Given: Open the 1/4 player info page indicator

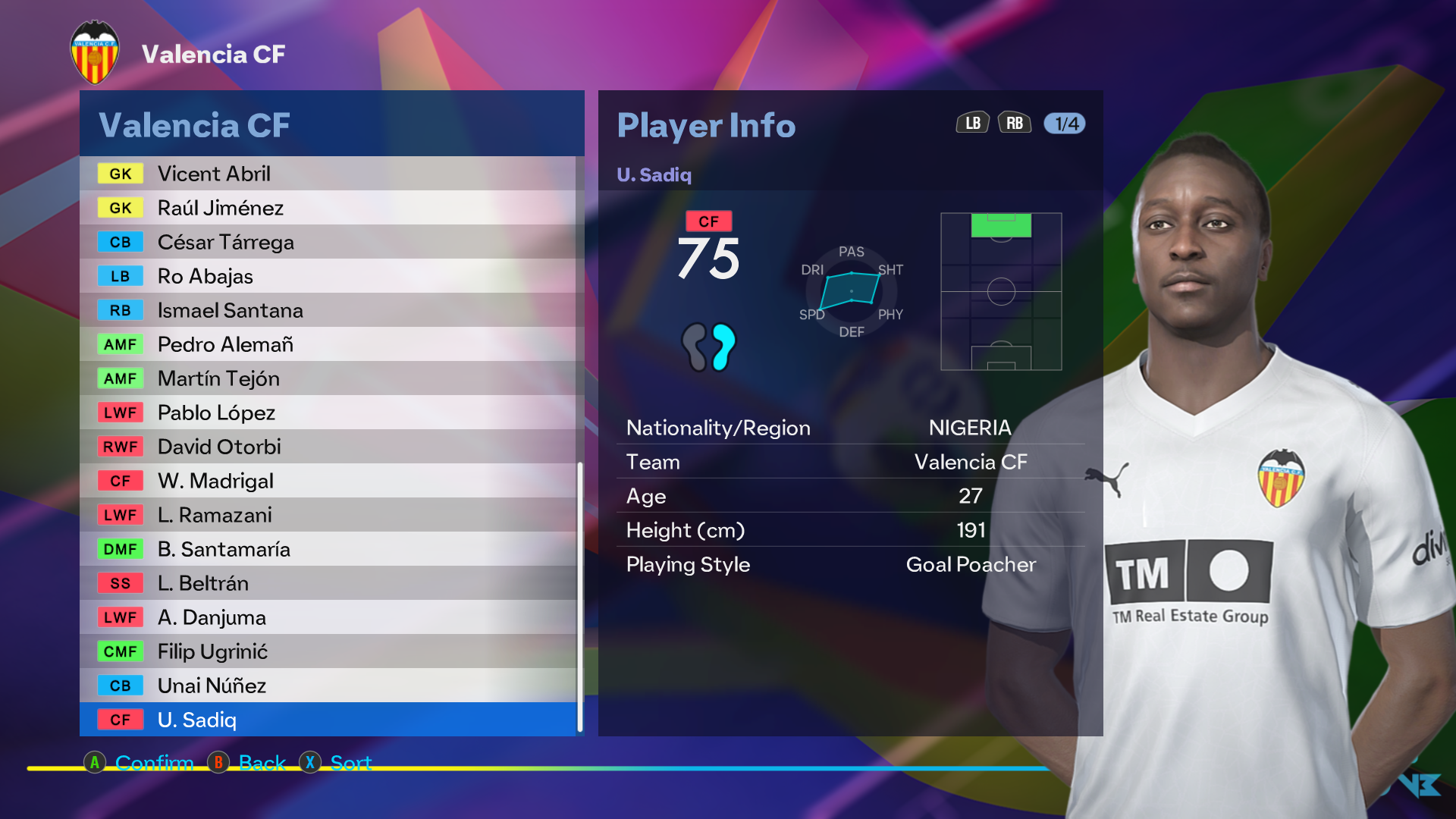Looking at the screenshot, I should (1065, 124).
